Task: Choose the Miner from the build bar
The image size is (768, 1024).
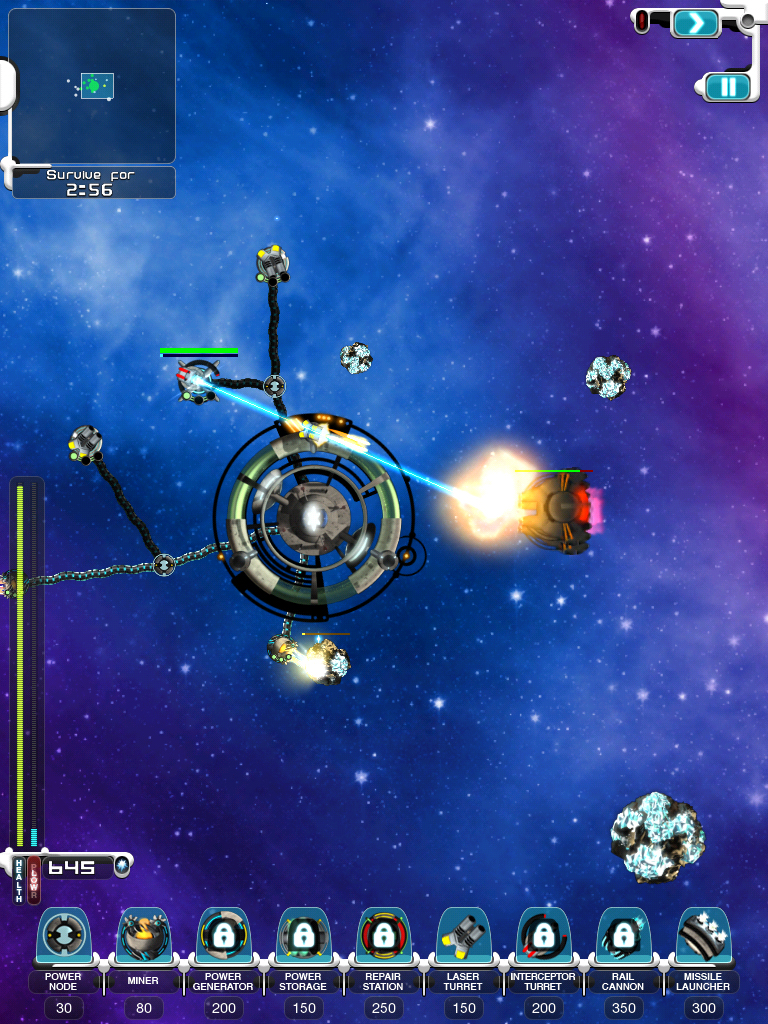Action: 143,938
